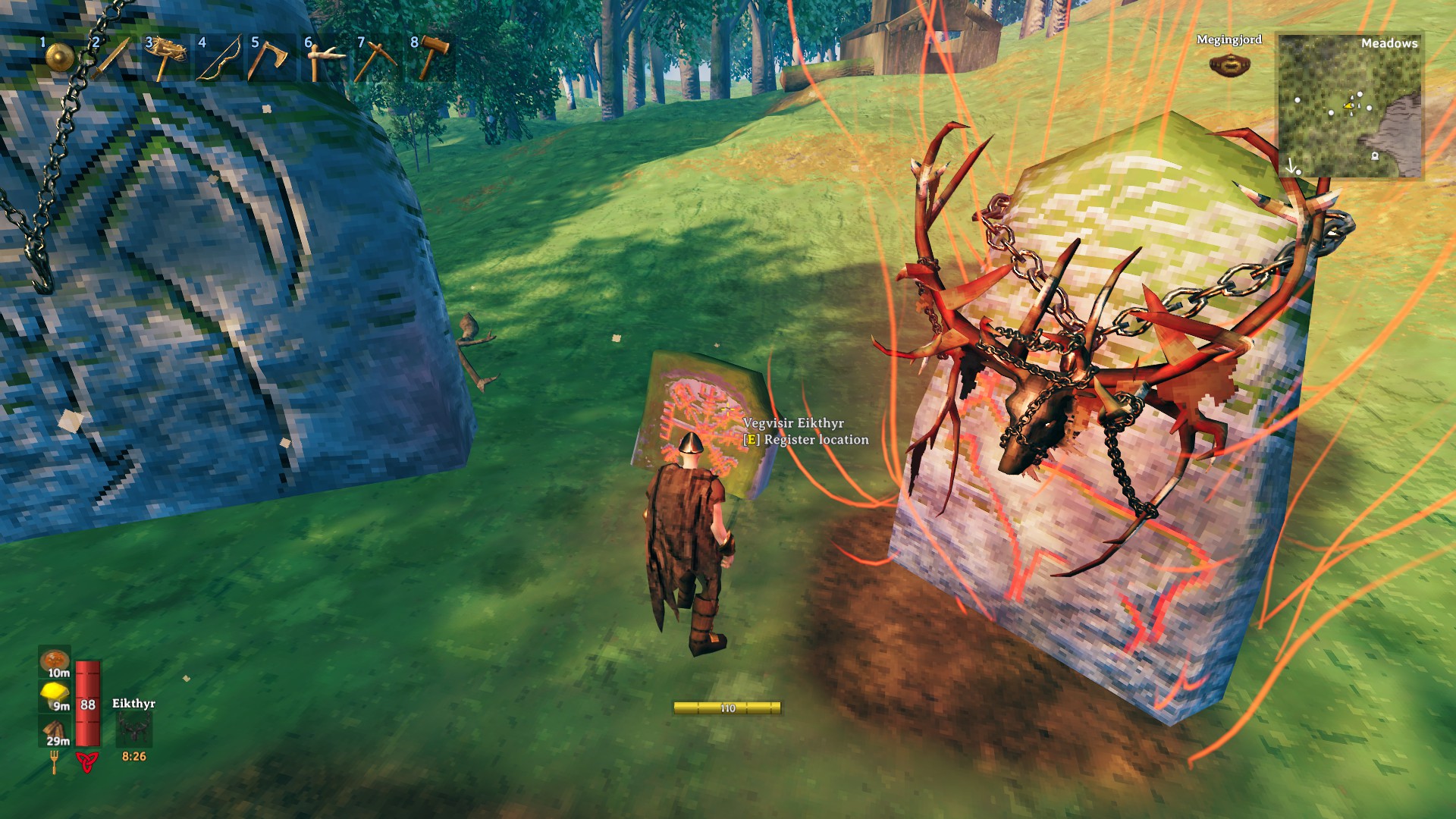Select the pickaxe in hotbar slot 7

click(378, 58)
